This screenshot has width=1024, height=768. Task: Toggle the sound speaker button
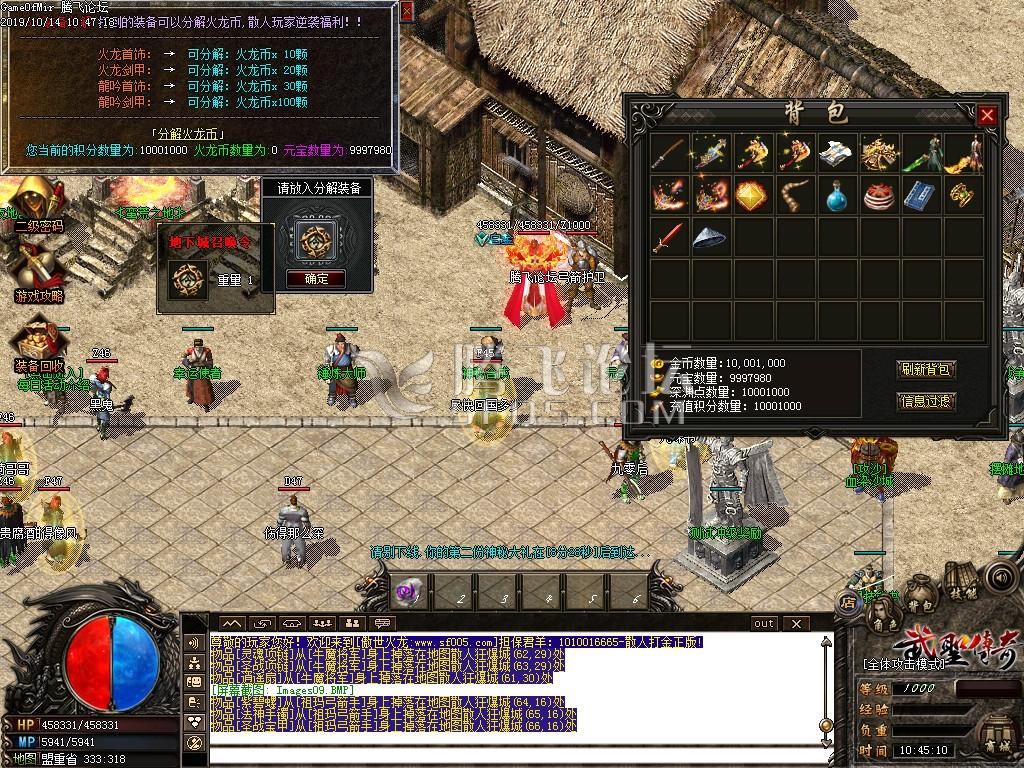pyautogui.click(x=999, y=577)
